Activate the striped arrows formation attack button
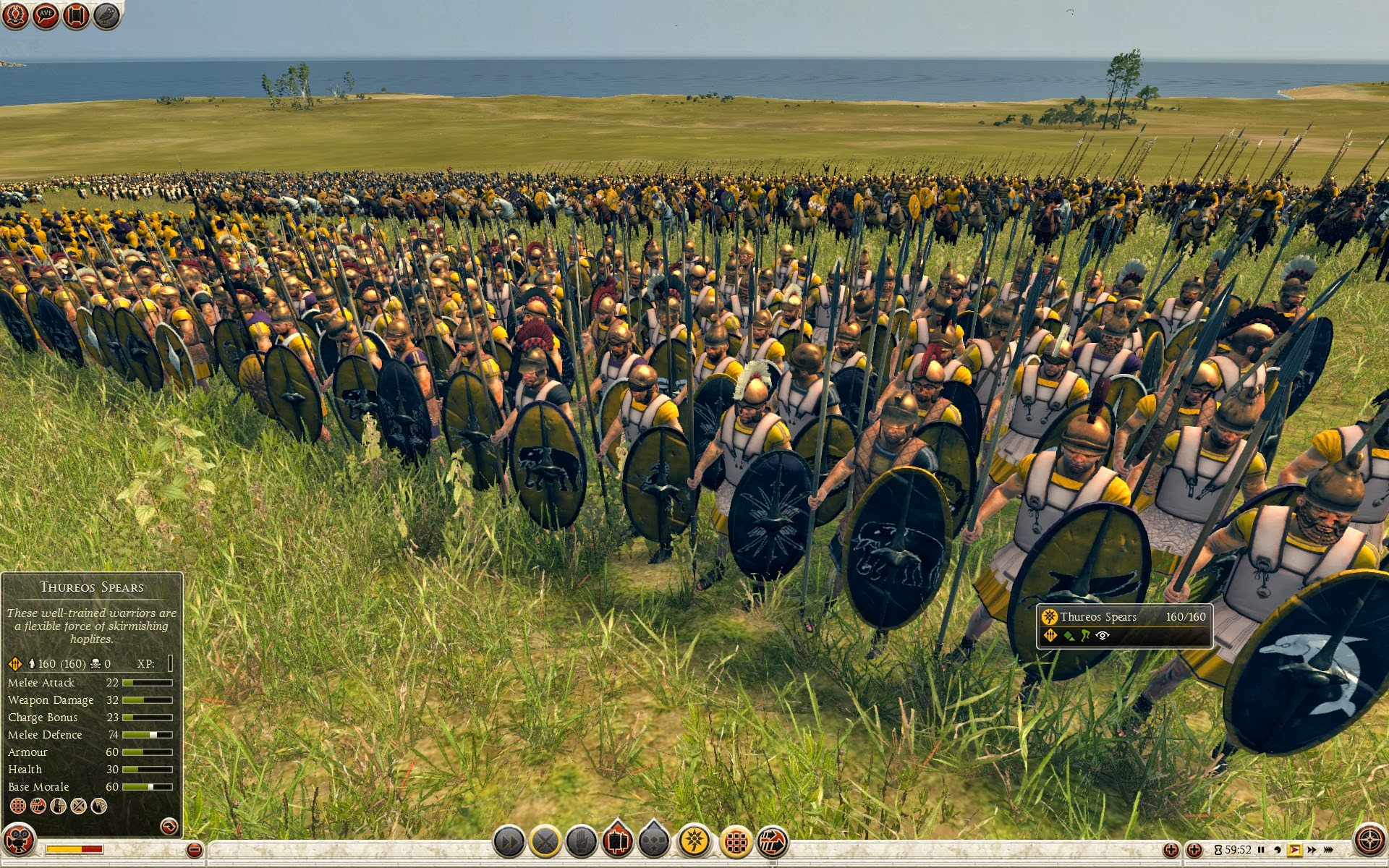This screenshot has width=1389, height=868. 773,842
